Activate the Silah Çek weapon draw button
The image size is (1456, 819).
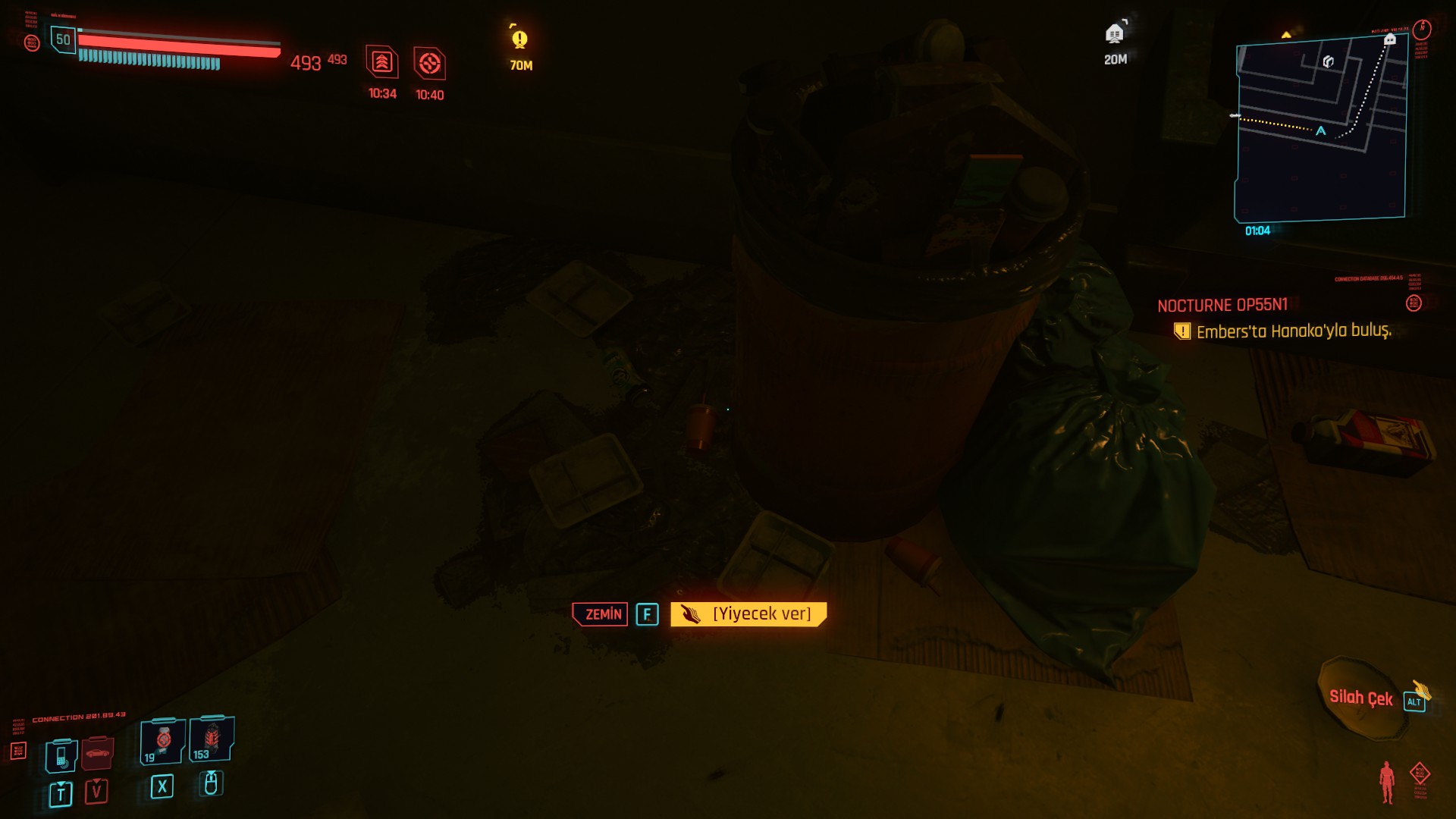point(1361,698)
